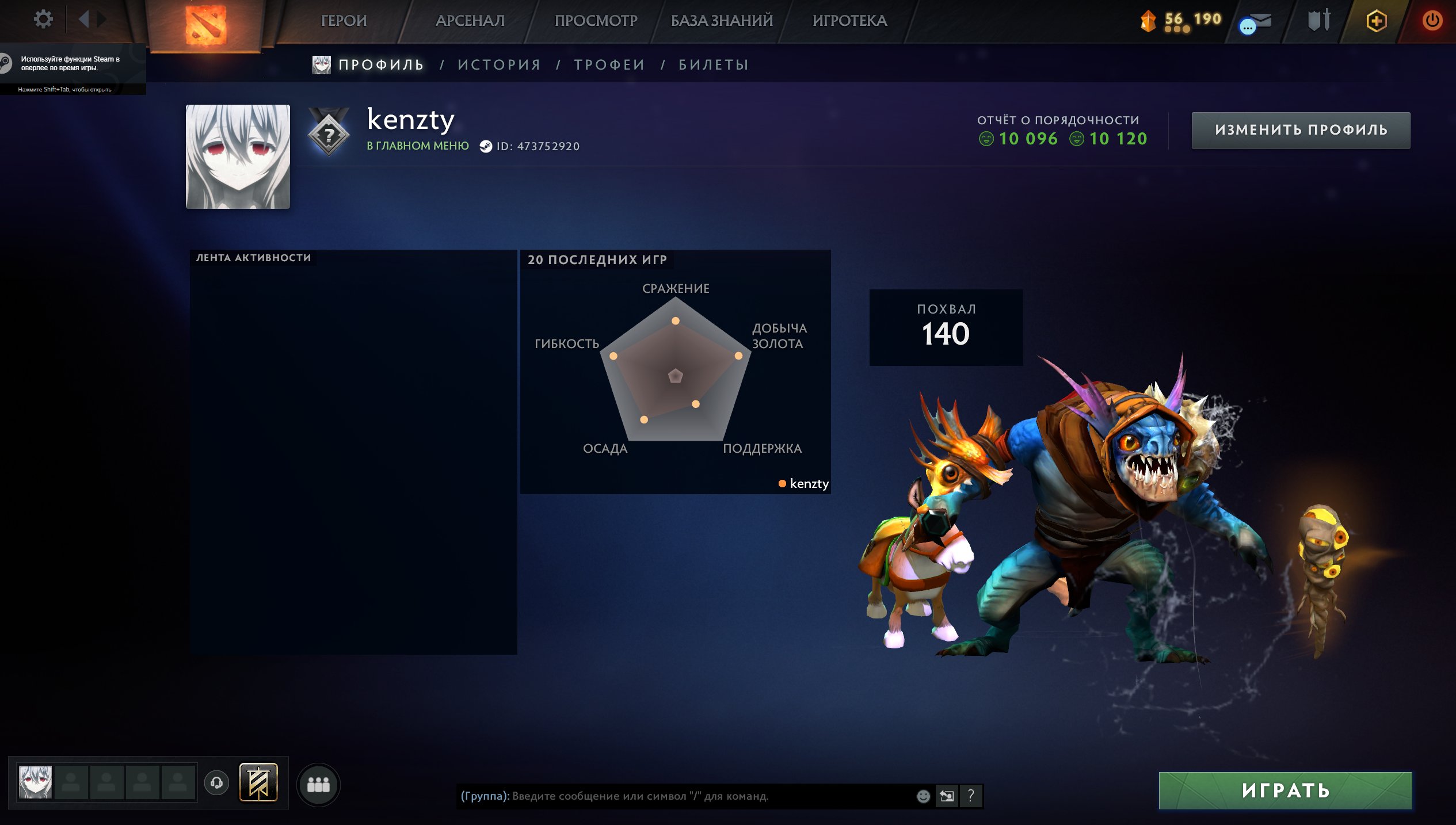Go to the Dota 2 home logo

tap(205, 25)
